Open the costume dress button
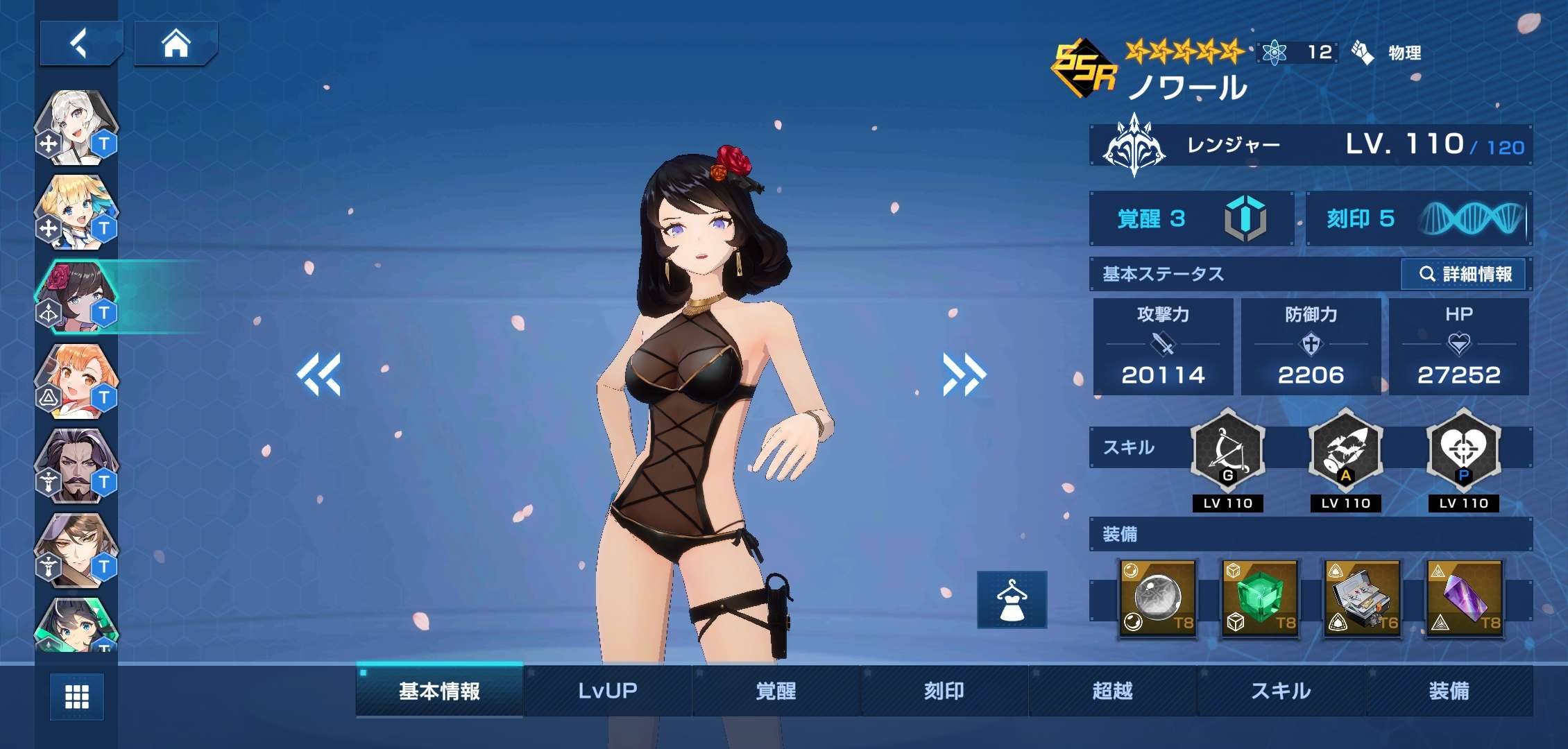 tap(1012, 600)
